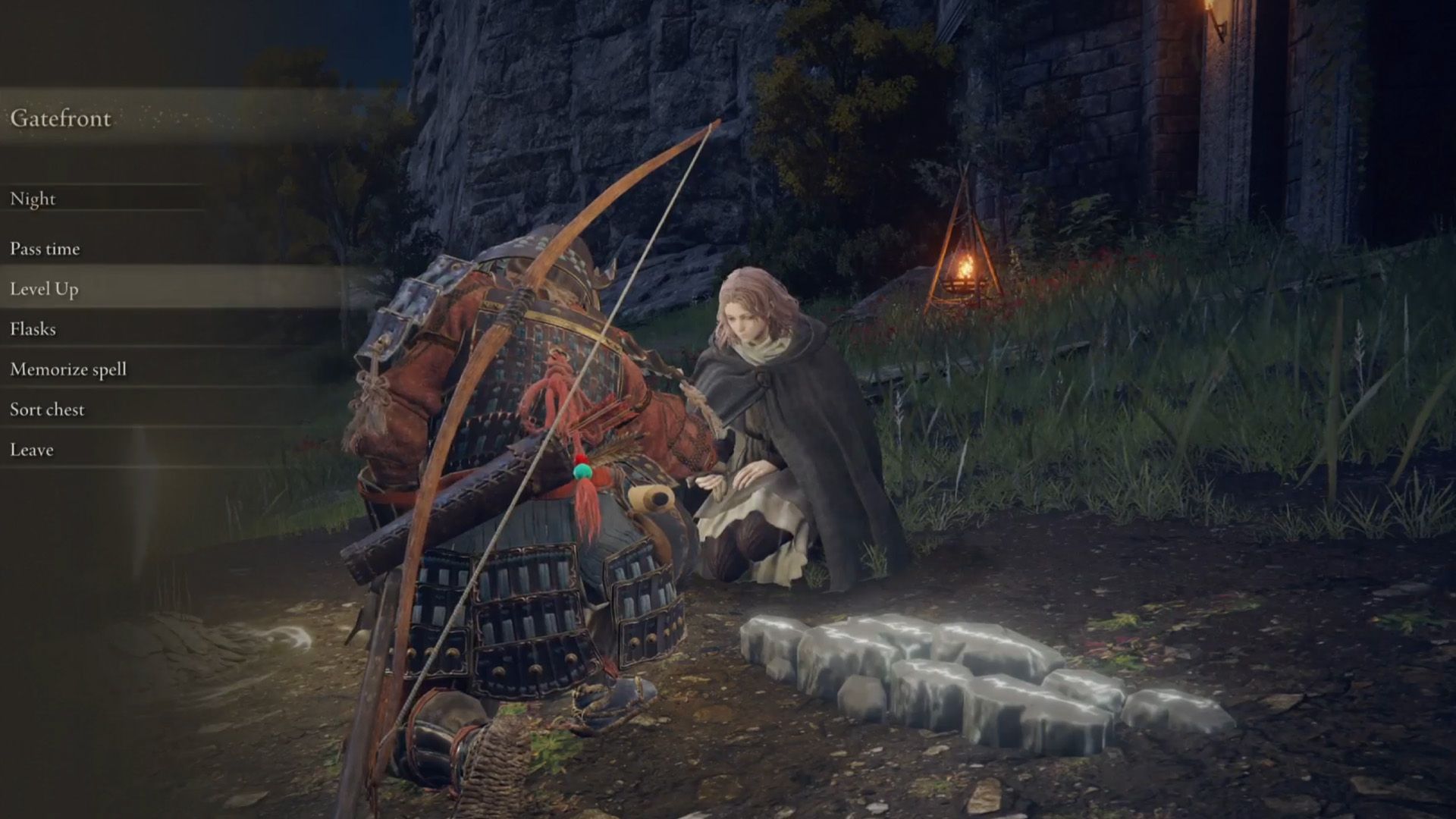
Task: Choose Leave to exit the grace menu
Action: pos(30,449)
